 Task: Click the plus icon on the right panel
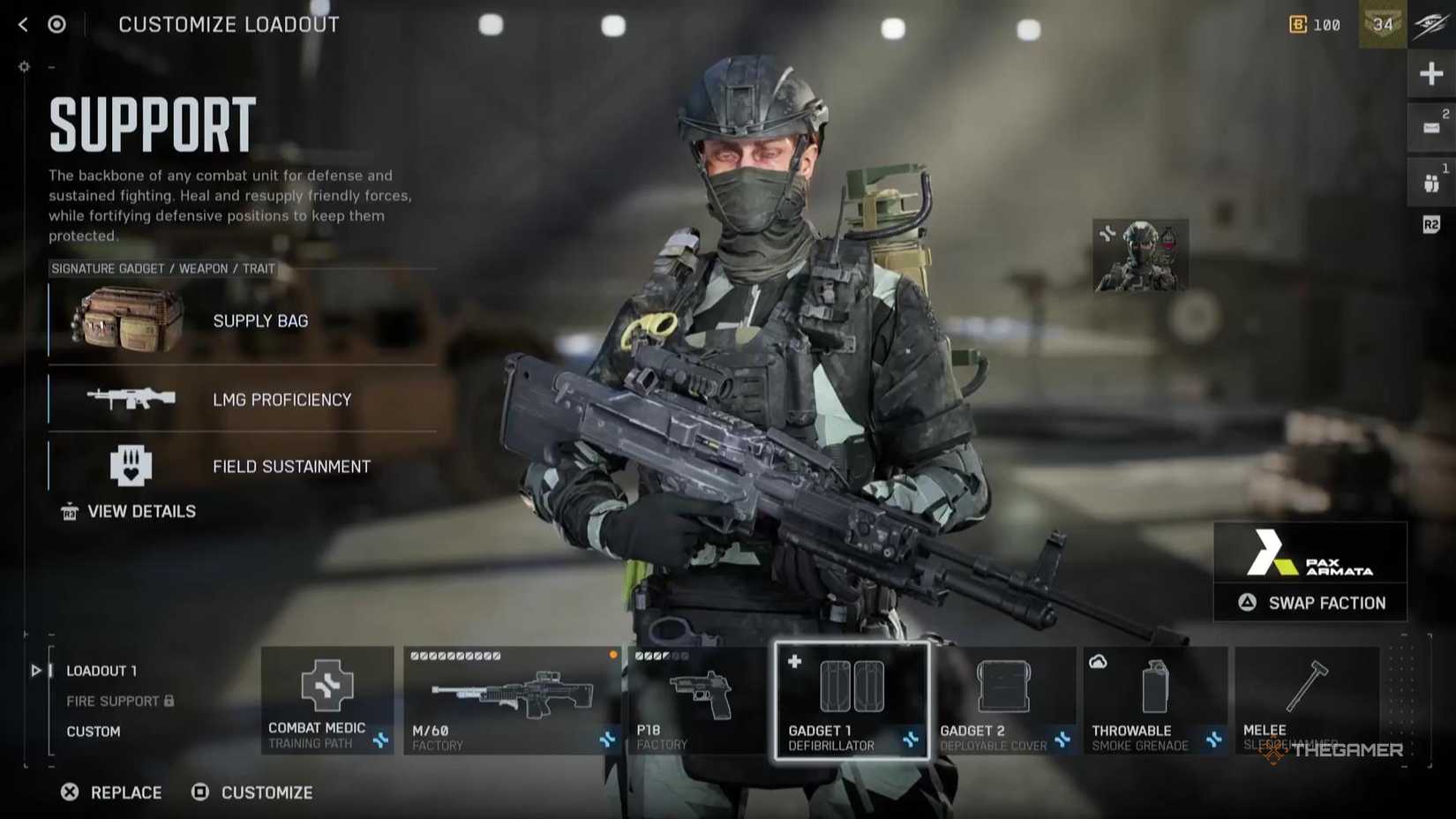(x=1431, y=73)
